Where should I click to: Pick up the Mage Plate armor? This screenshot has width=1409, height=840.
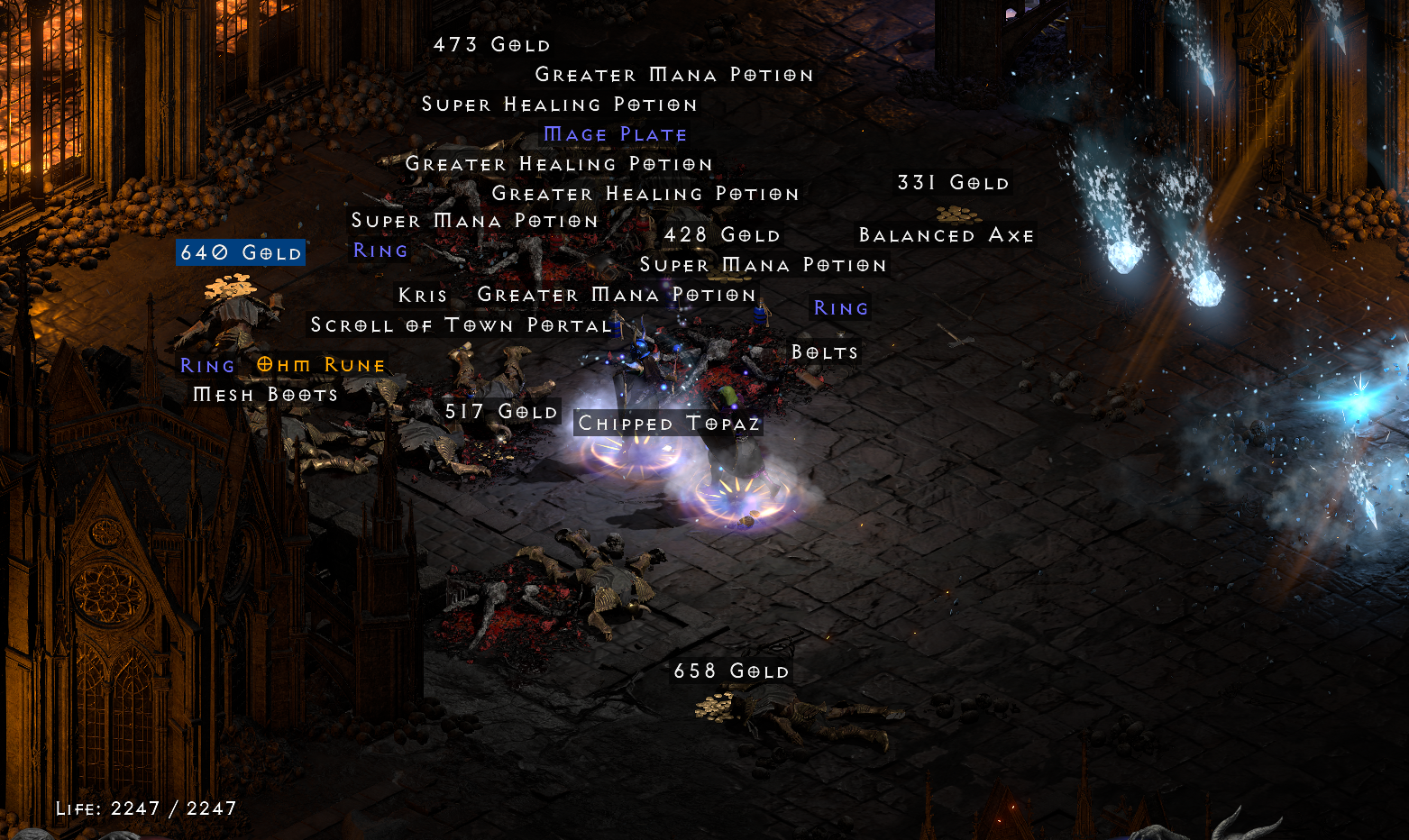(x=616, y=133)
